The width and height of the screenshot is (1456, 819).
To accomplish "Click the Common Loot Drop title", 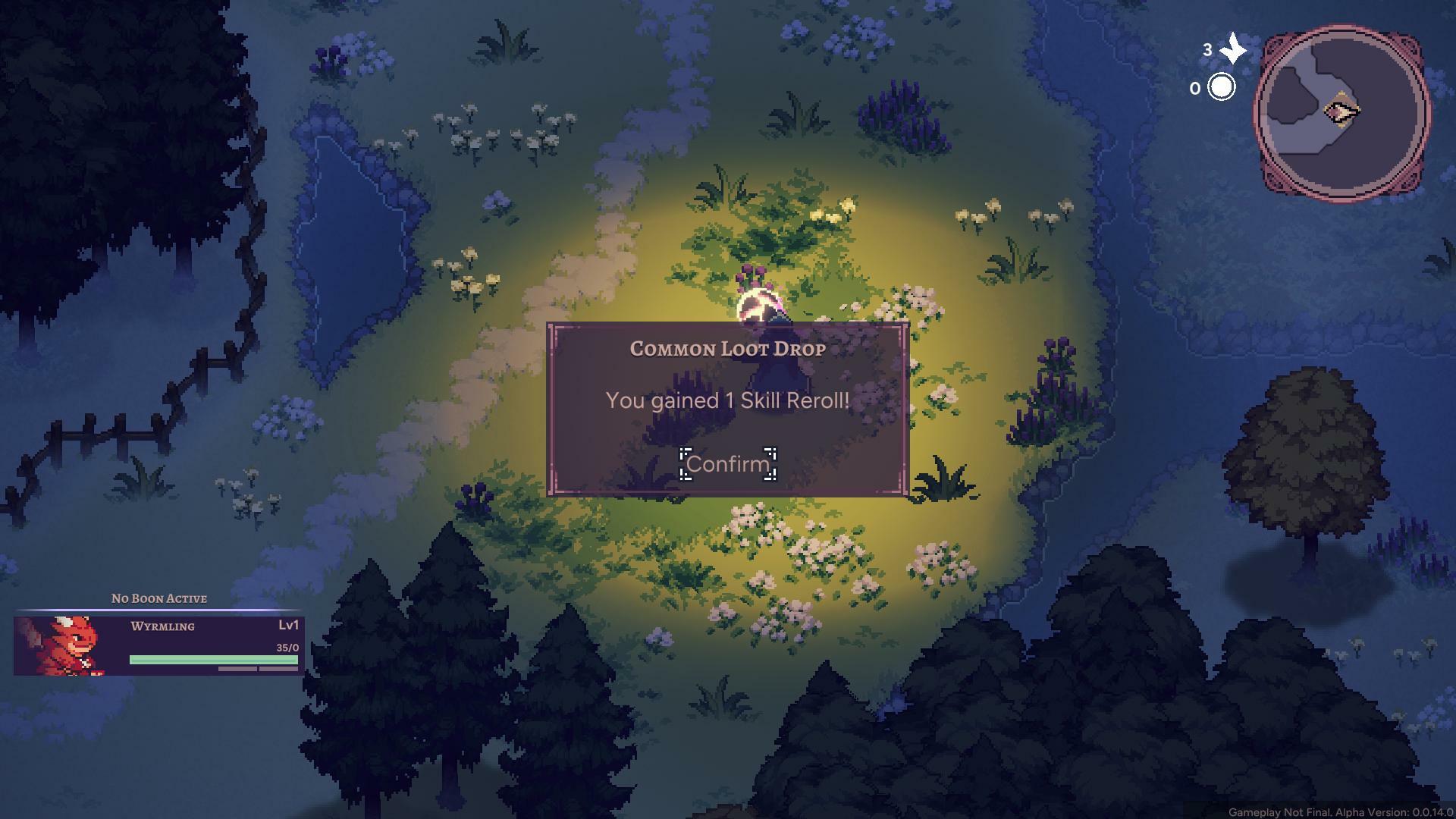I will coord(726,350).
